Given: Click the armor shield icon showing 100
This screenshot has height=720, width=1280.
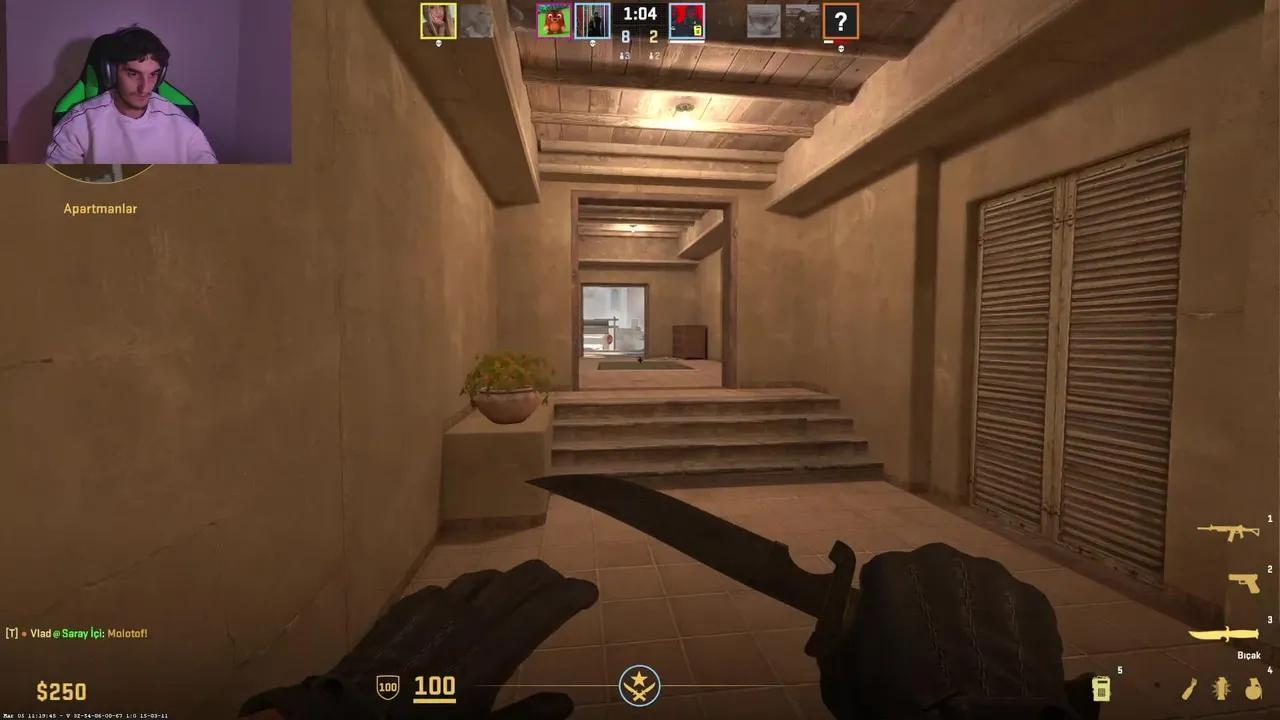Looking at the screenshot, I should point(387,688).
